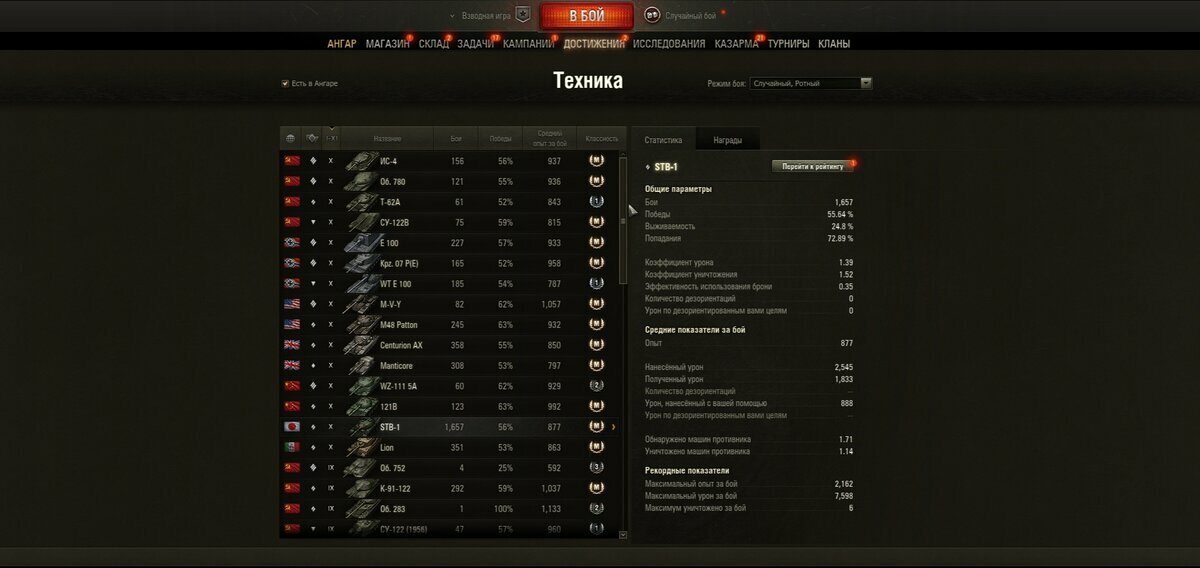Show the ЗАДАЧИ missions screen
Viewport: 1200px width, 568px height.
click(476, 44)
